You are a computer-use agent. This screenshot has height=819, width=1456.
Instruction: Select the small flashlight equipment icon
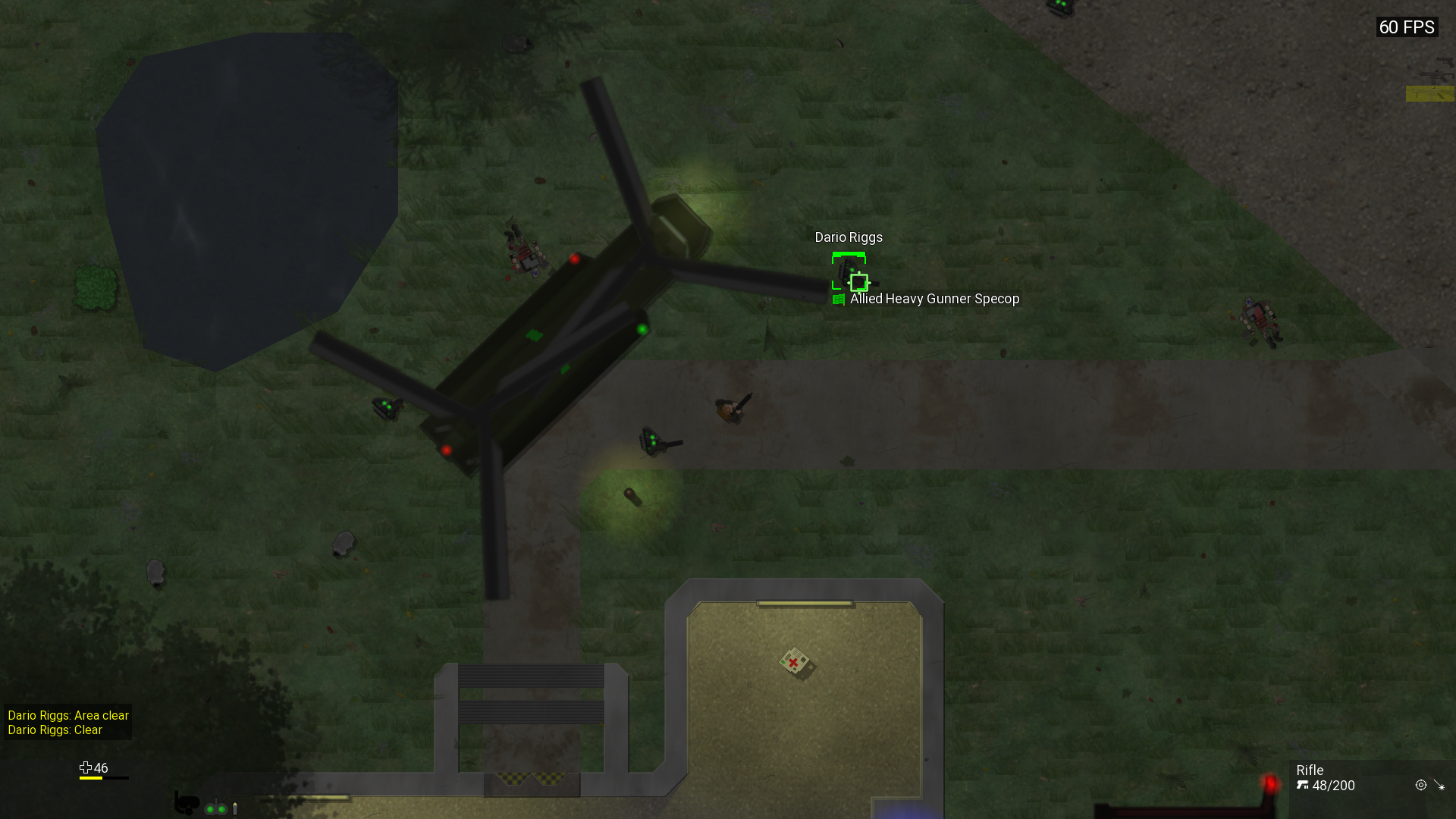click(x=235, y=808)
